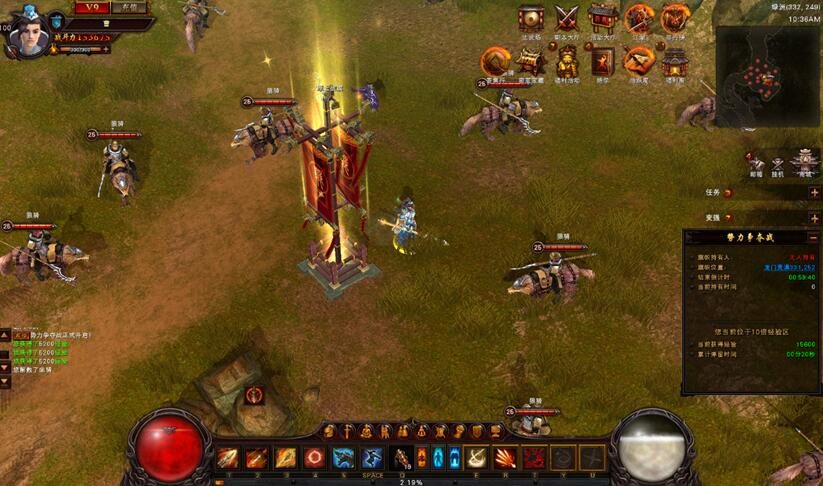Click the V9 VIP level button

tap(90, 7)
